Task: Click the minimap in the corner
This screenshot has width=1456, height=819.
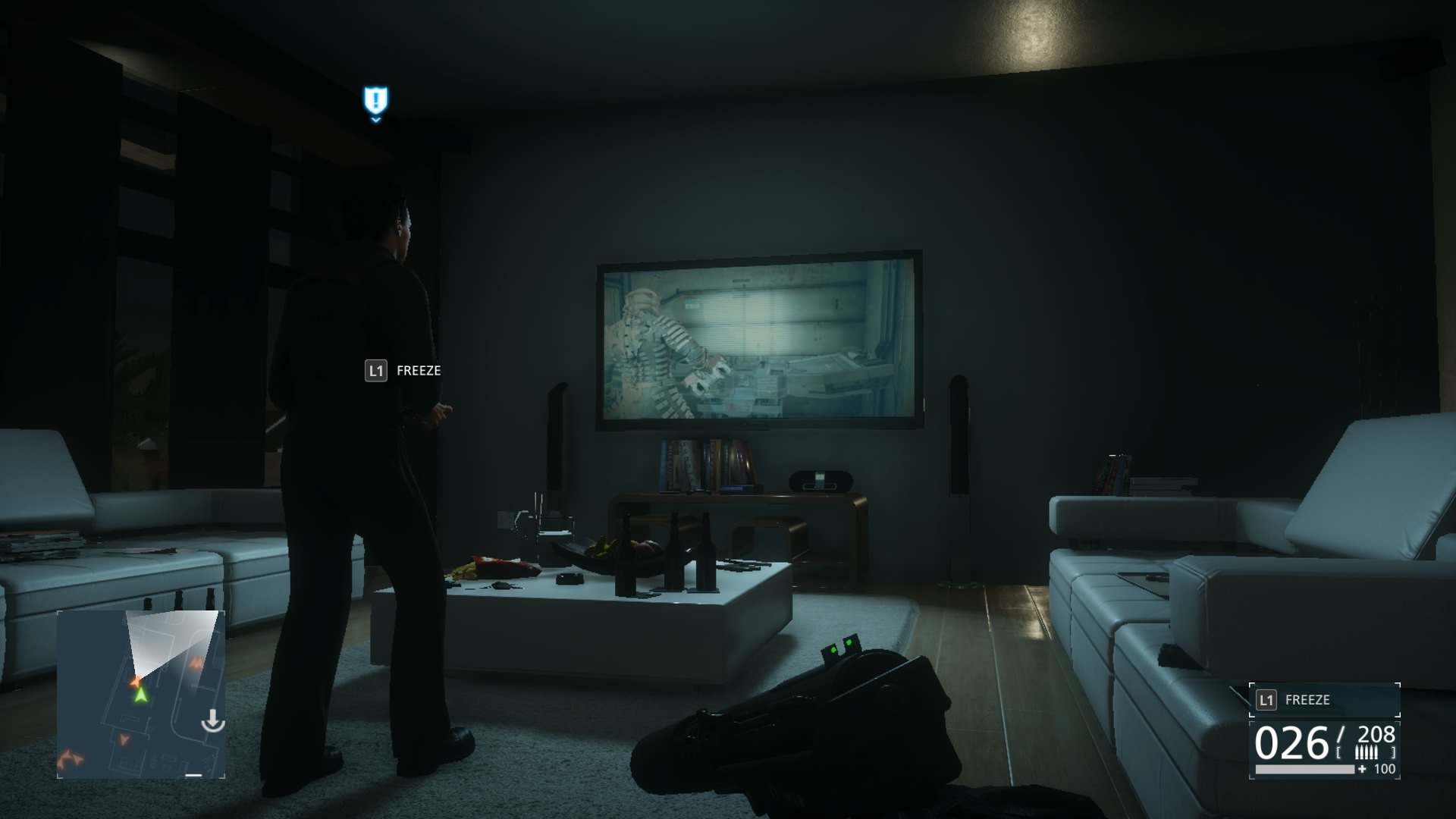Action: click(x=141, y=694)
